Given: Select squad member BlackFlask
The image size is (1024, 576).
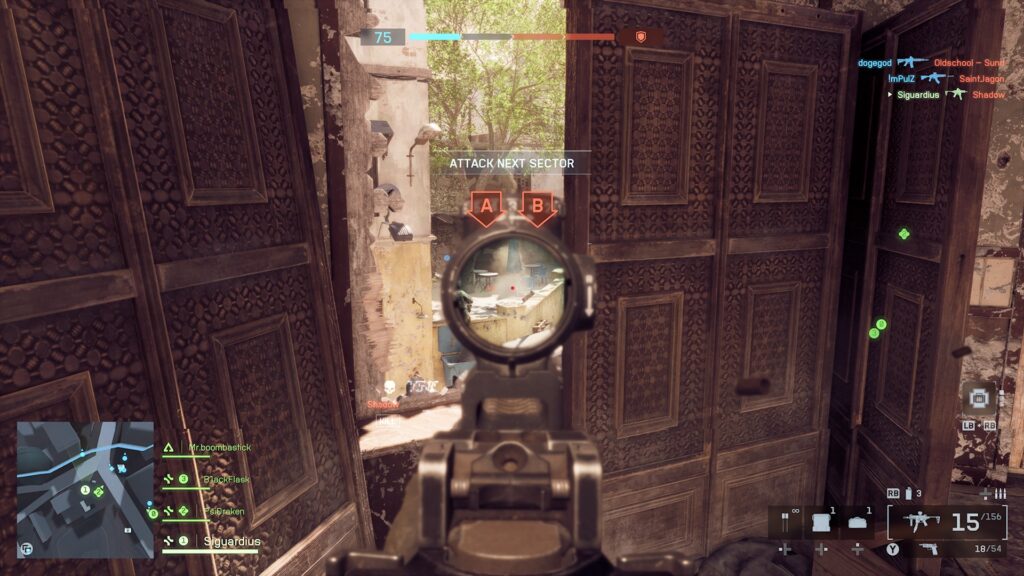Looking at the screenshot, I should click(225, 480).
